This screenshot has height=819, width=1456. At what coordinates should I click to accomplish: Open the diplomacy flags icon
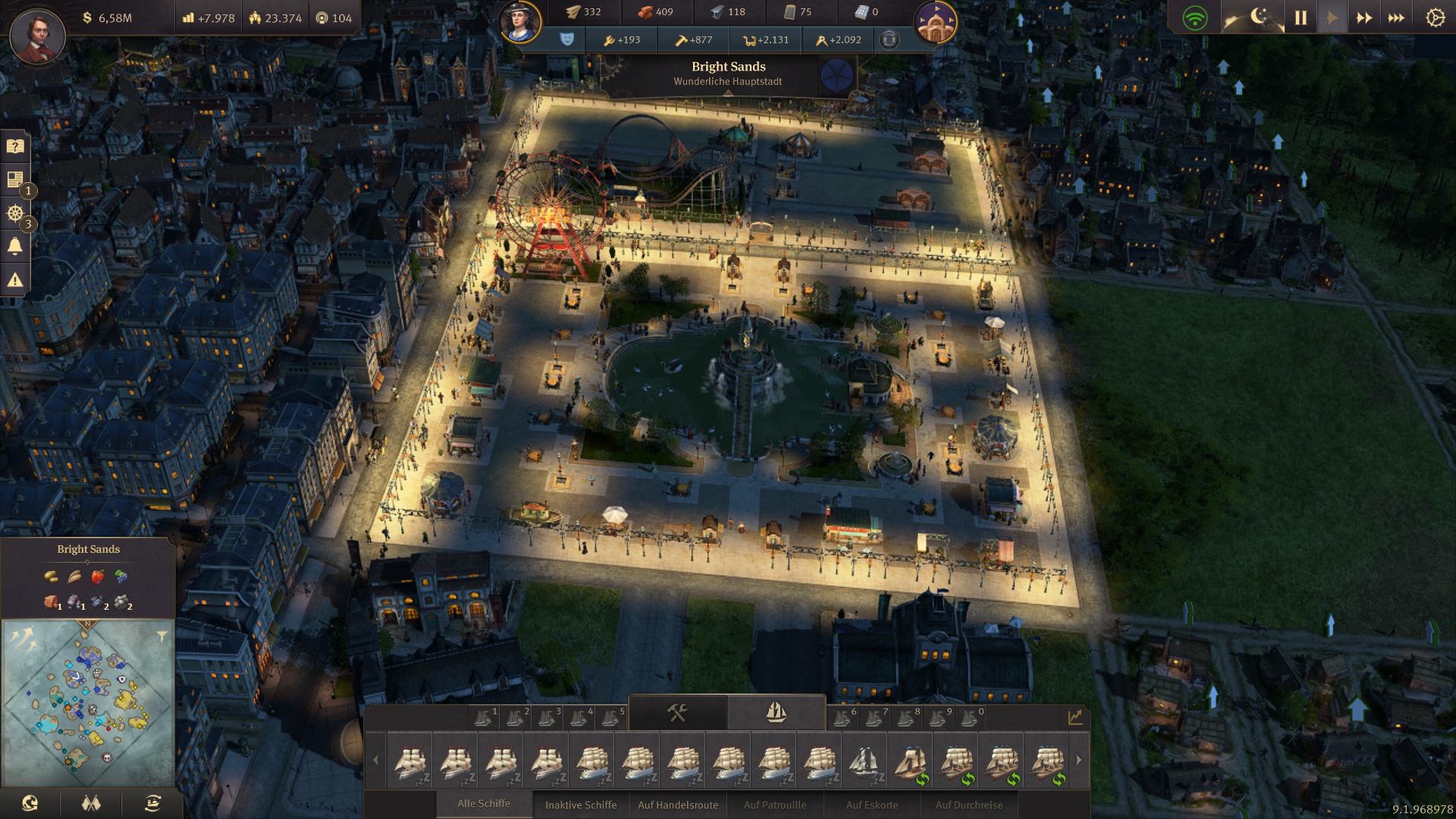pyautogui.click(x=91, y=803)
